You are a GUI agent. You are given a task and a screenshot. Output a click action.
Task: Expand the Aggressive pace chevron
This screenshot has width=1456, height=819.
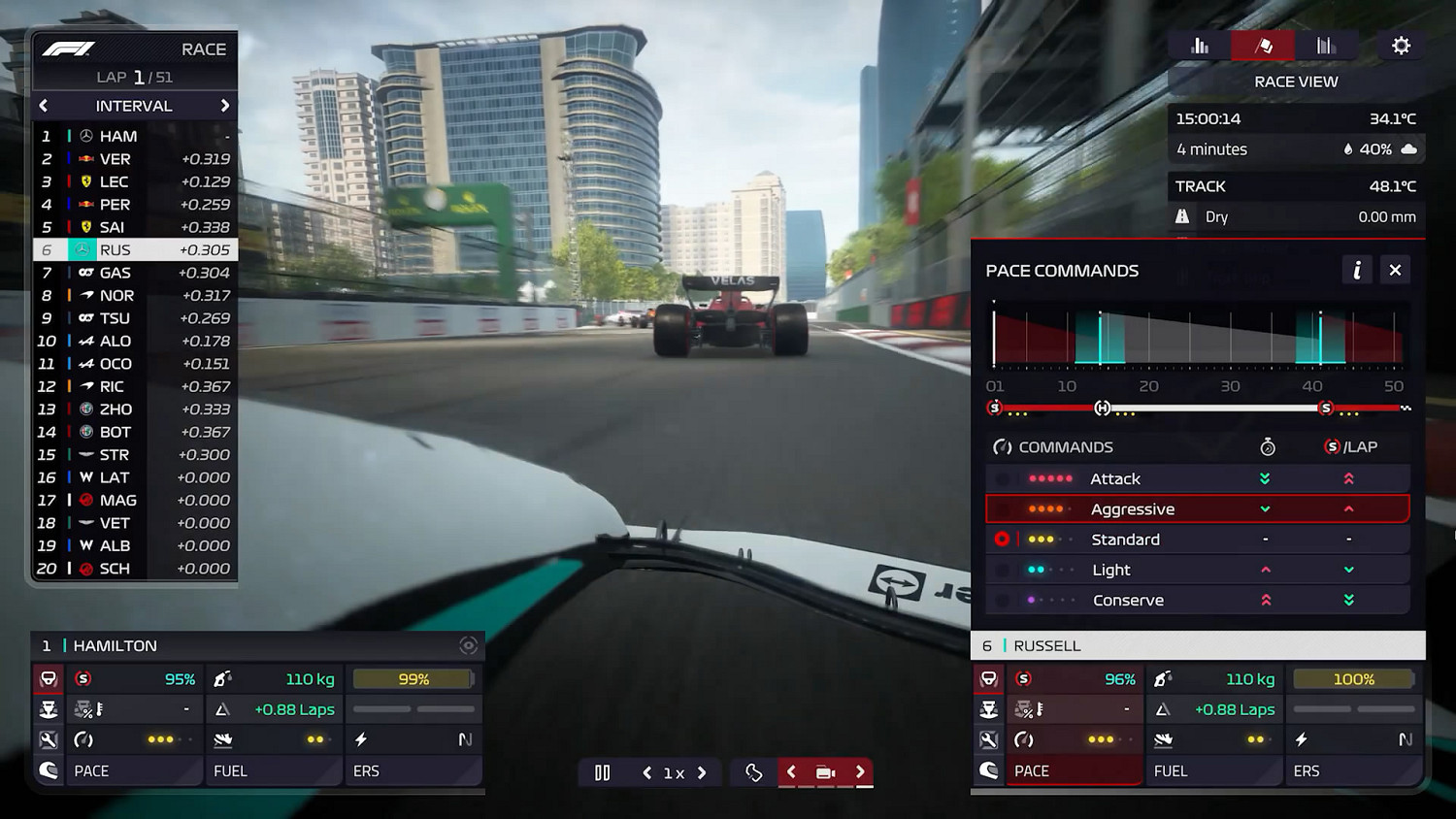pyautogui.click(x=1264, y=508)
